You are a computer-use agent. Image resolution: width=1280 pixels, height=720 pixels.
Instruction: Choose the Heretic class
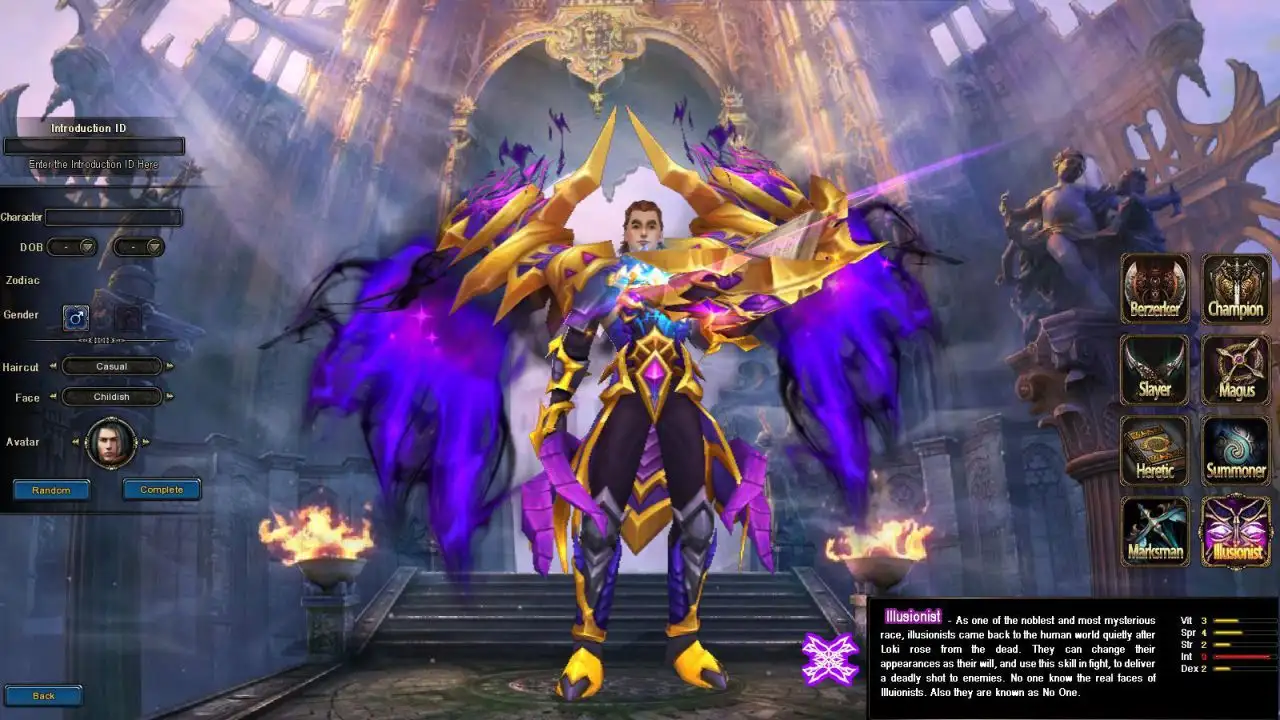[x=1155, y=450]
